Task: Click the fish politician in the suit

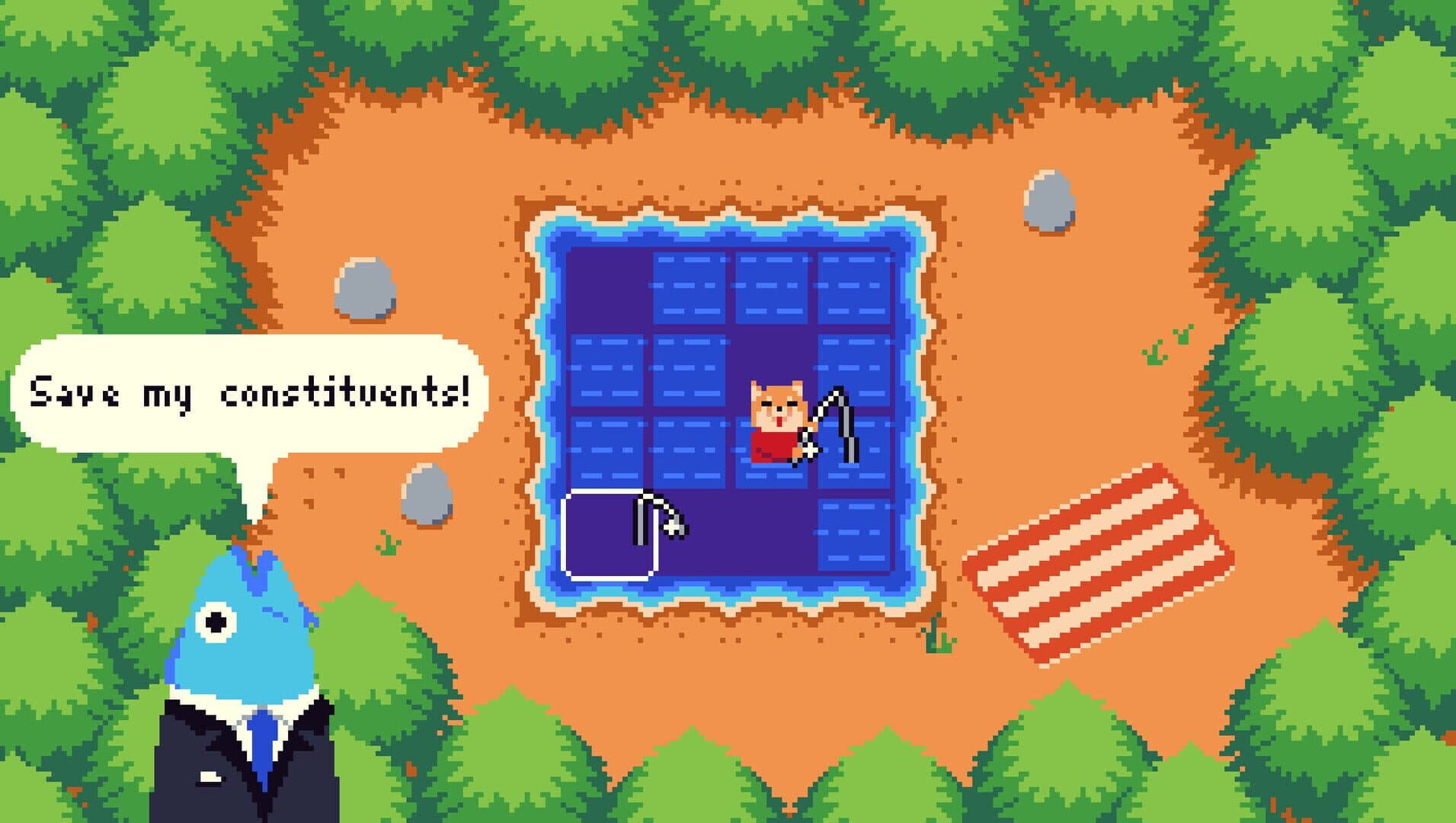Action: (236, 671)
